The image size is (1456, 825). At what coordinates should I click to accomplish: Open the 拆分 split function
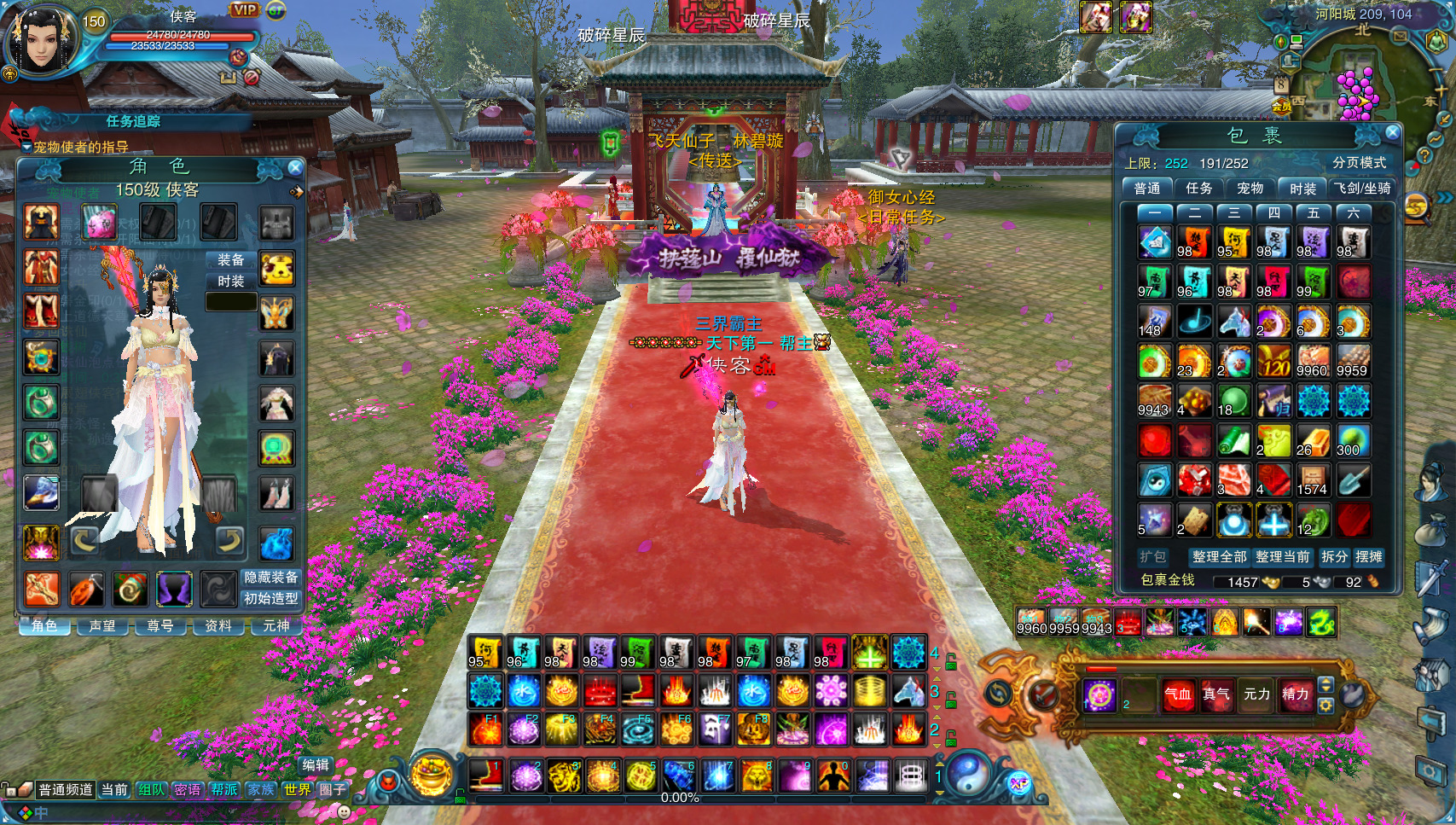point(1334,556)
